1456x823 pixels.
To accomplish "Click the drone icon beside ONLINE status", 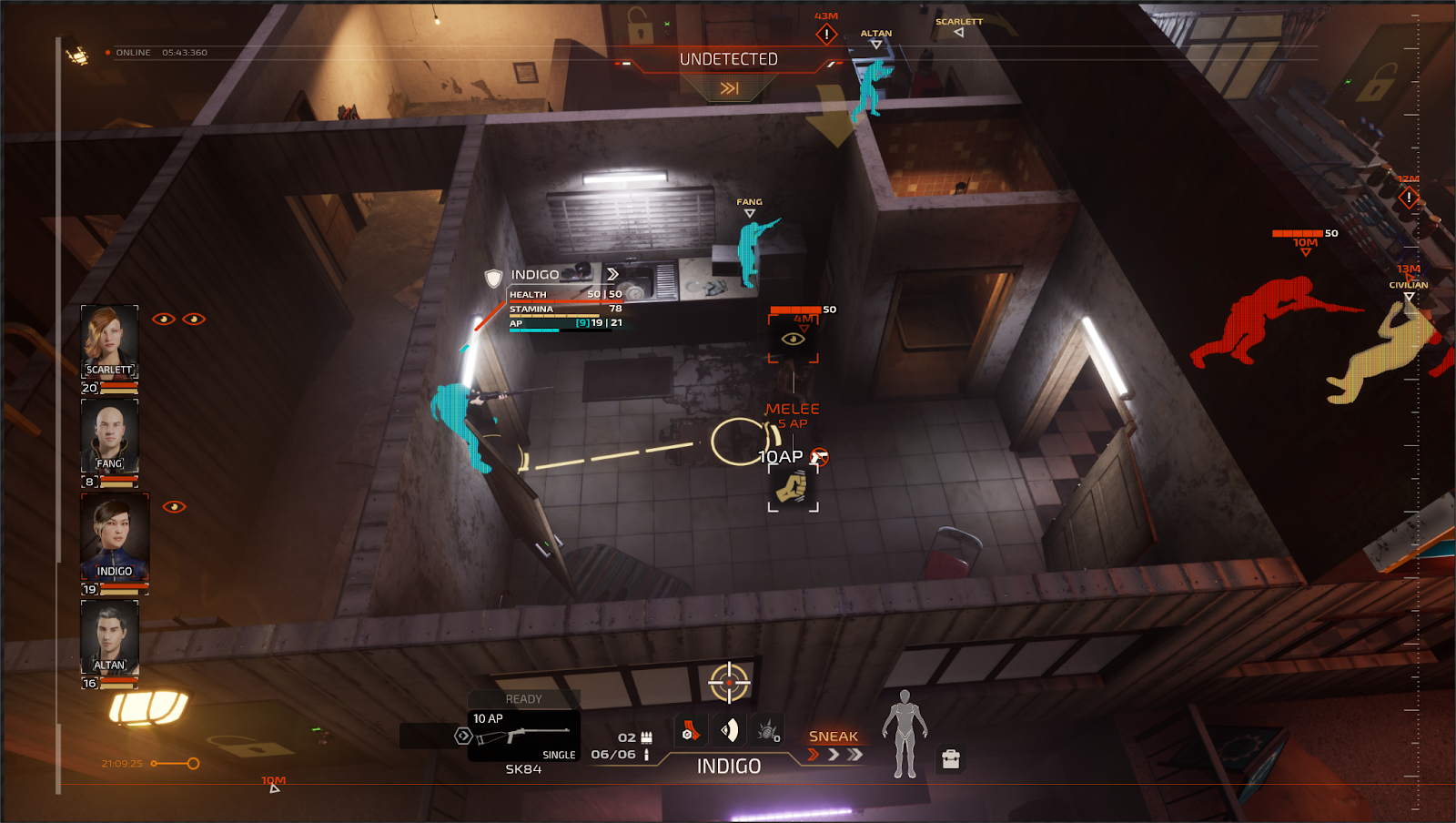I will click(78, 56).
